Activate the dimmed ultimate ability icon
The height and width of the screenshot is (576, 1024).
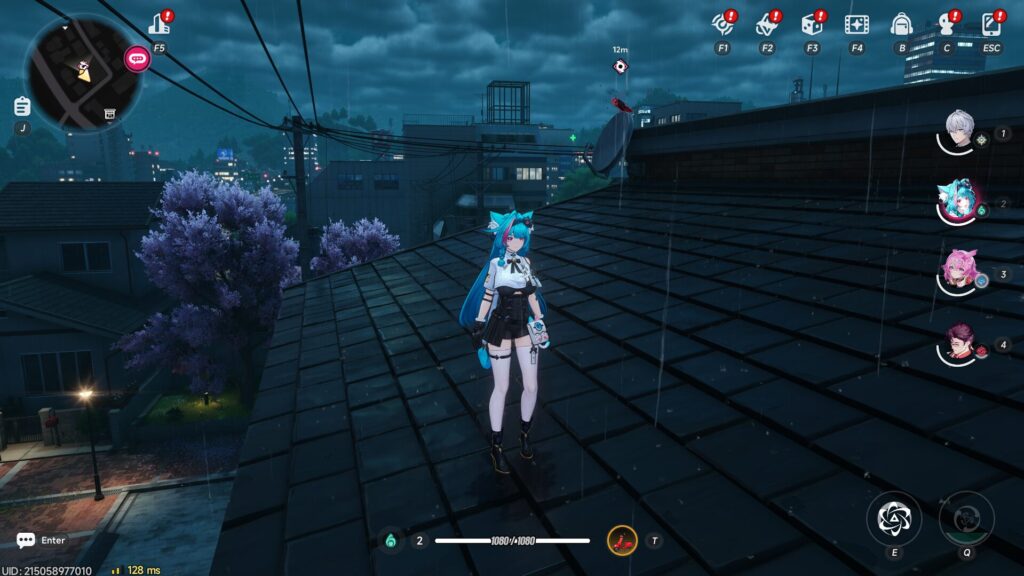[x=966, y=518]
